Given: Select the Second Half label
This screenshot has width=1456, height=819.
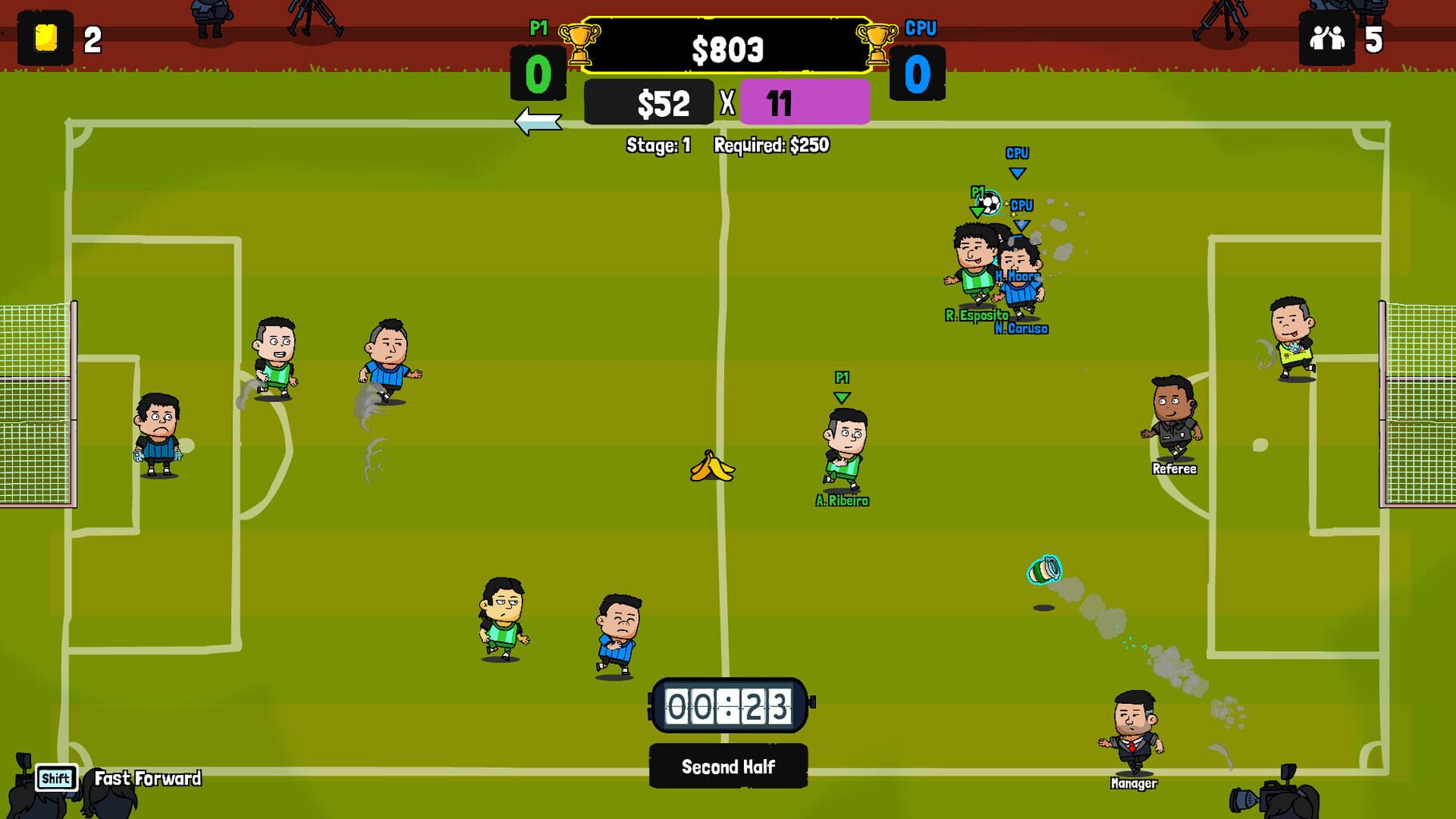Looking at the screenshot, I should [727, 765].
